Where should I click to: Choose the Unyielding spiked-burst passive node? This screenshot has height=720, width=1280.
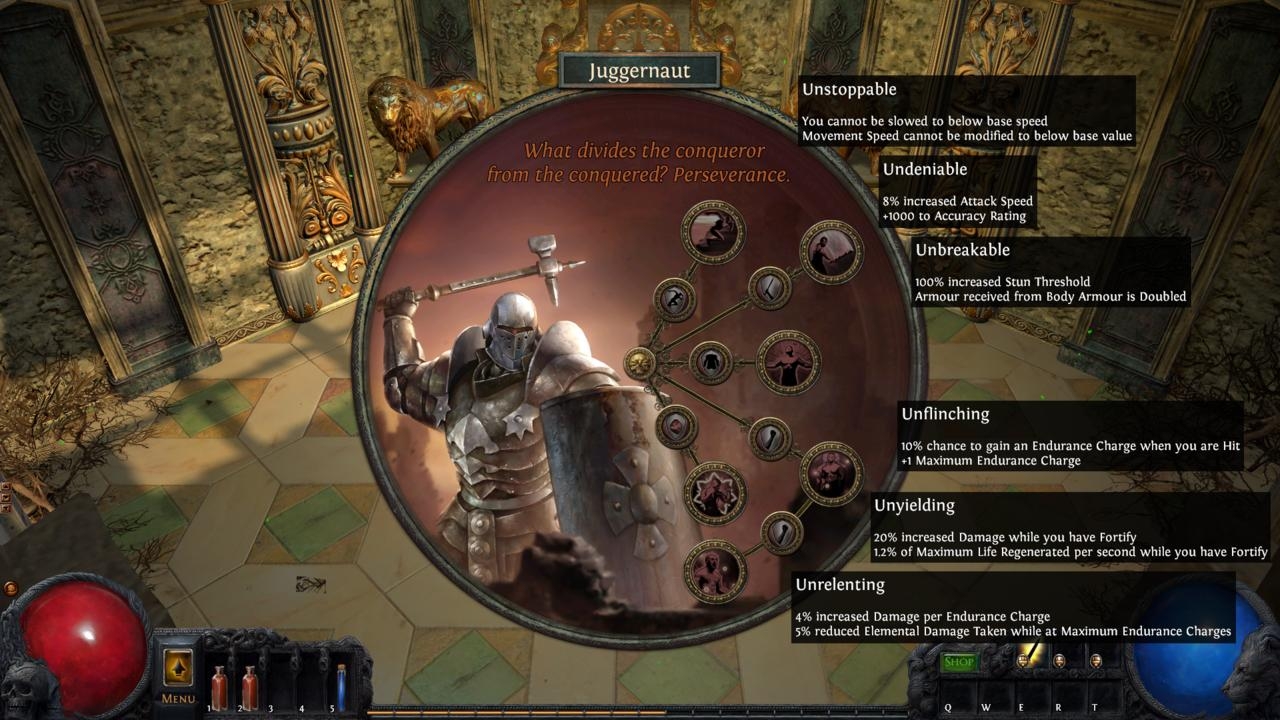(714, 493)
